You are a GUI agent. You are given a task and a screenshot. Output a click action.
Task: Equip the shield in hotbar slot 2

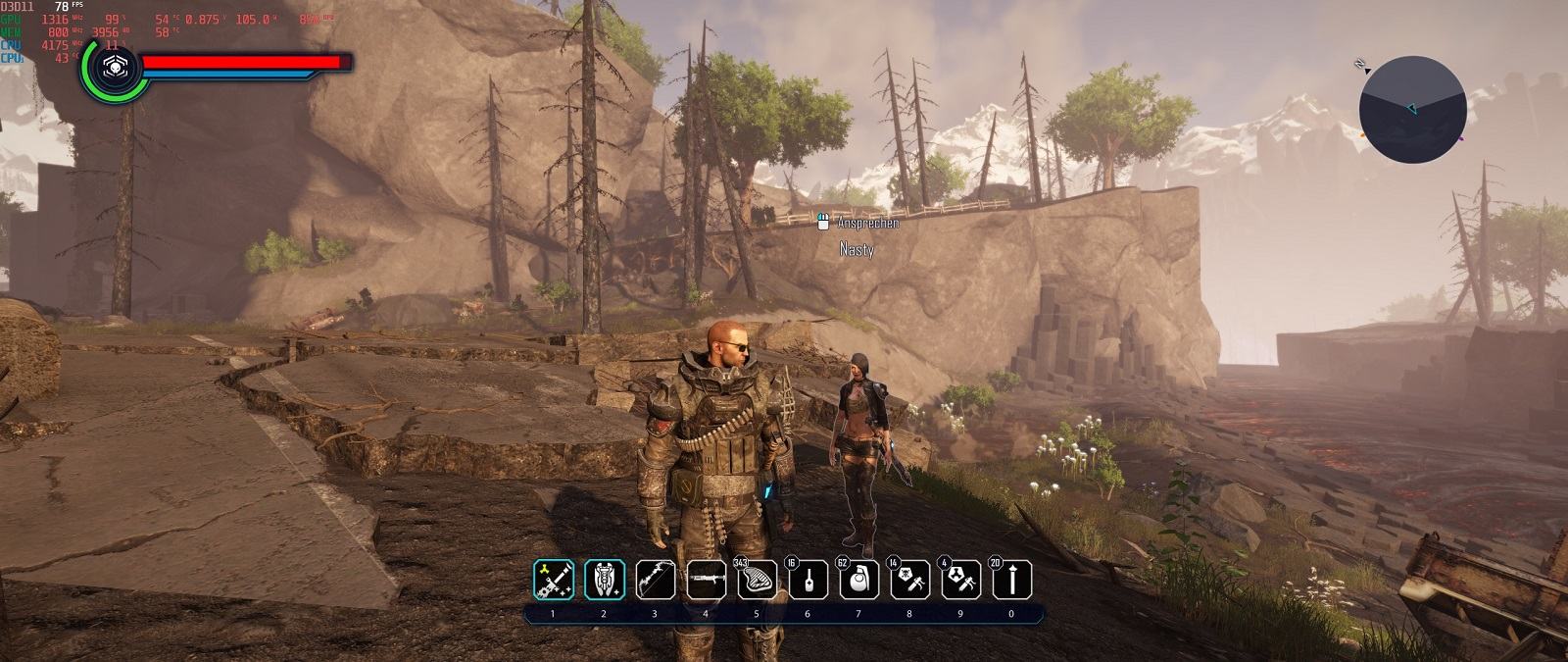604,580
